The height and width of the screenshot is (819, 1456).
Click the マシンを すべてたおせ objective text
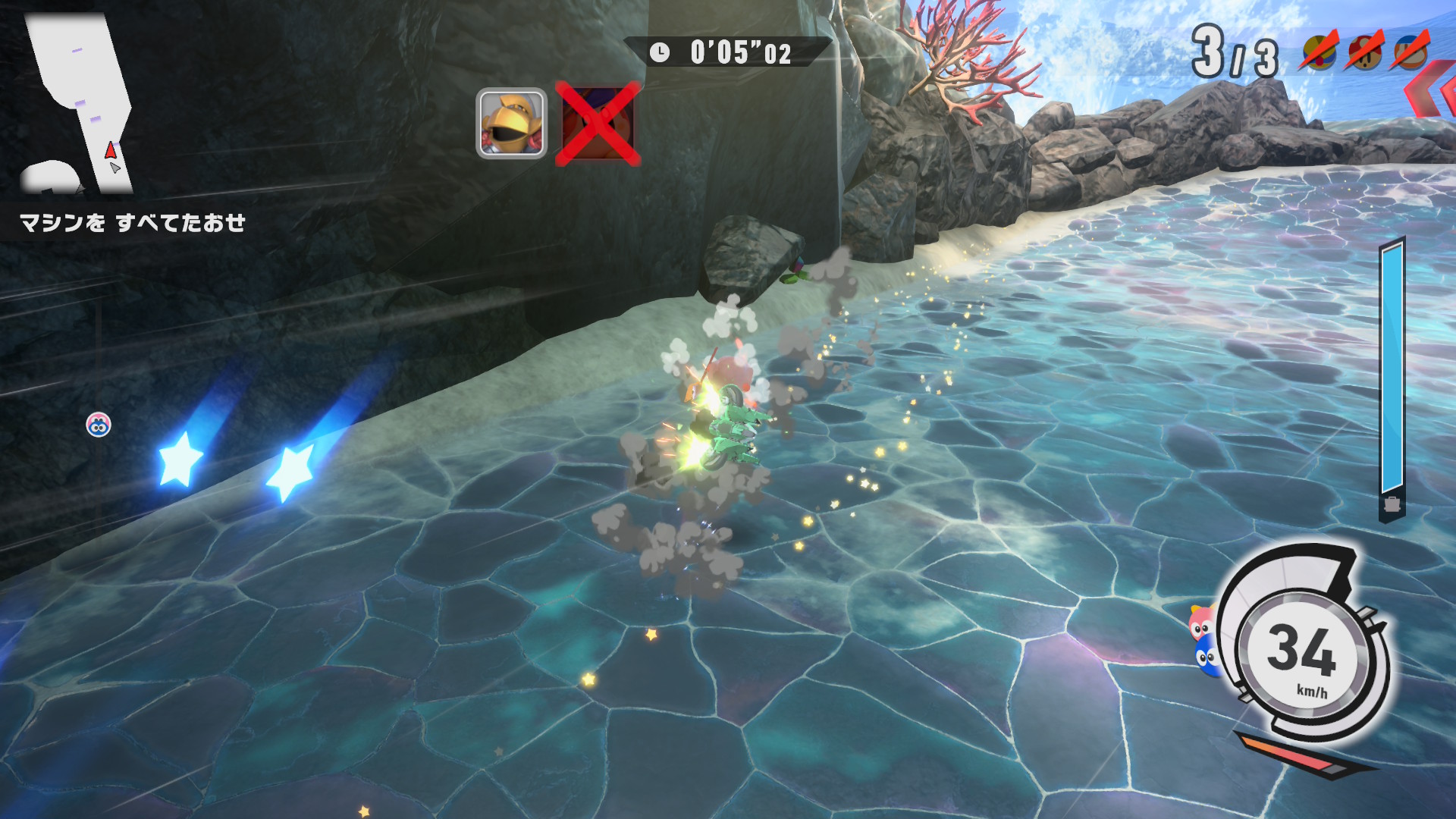[133, 222]
